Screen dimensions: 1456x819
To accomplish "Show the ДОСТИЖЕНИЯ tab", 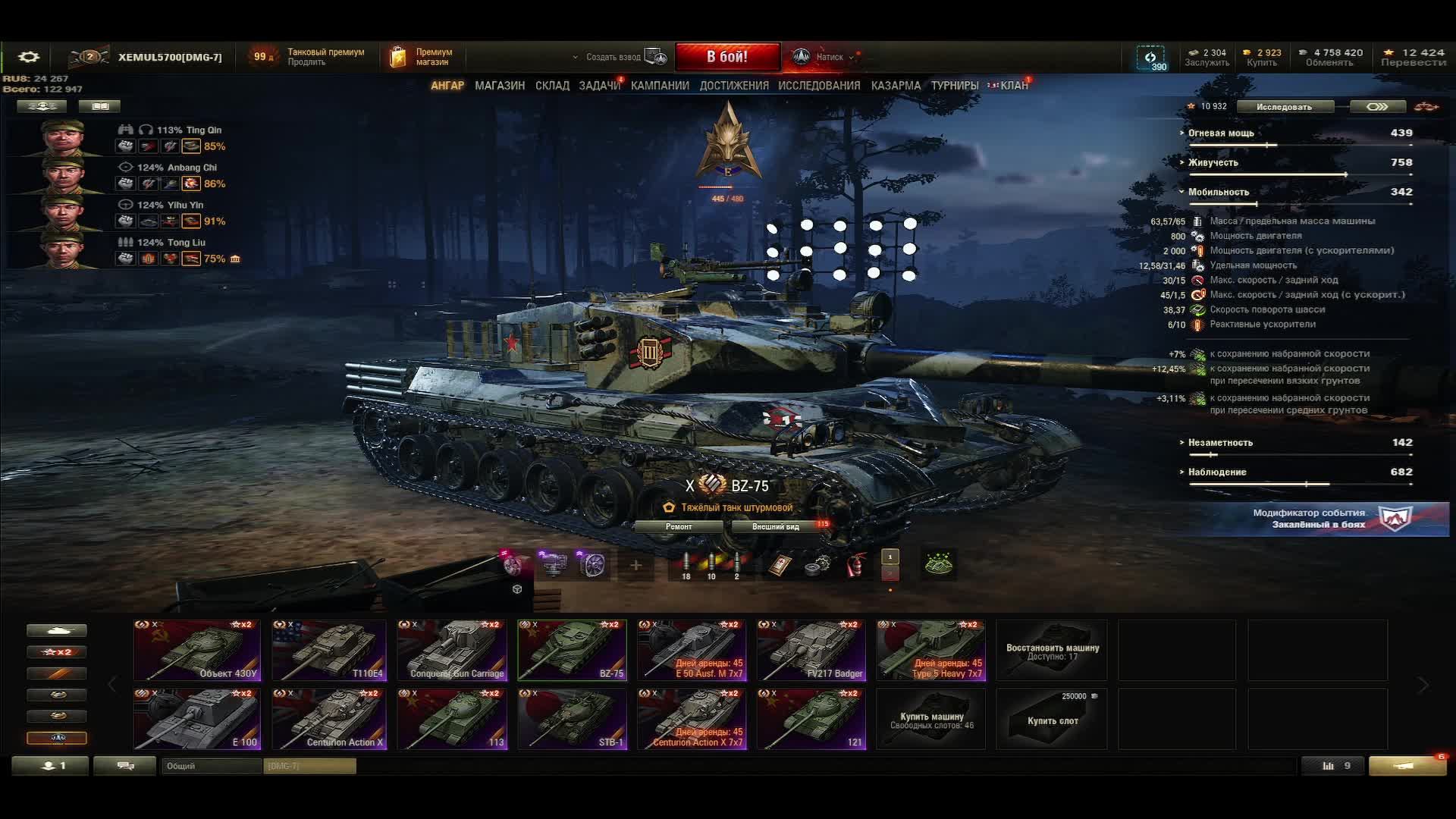I will 733,86.
